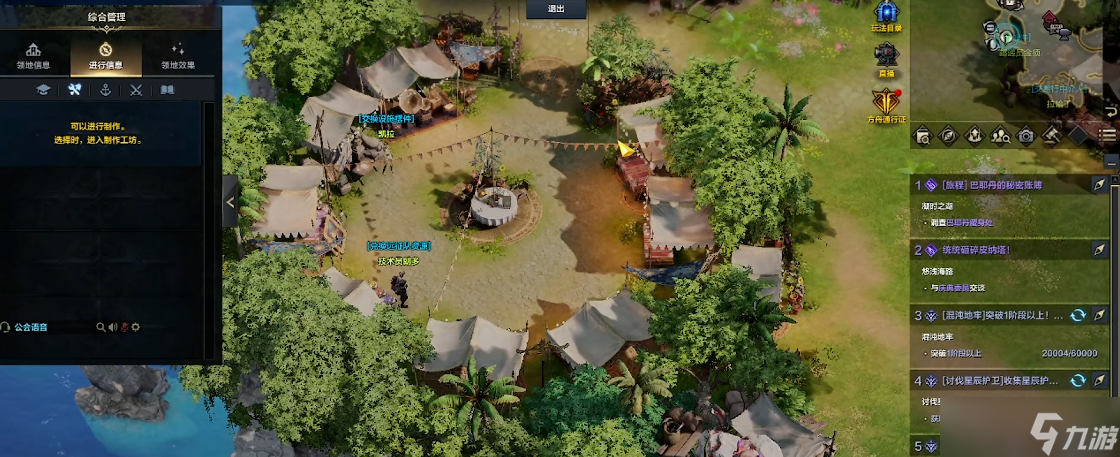Select the 统统砸碎皮纳塔 quest entry
1120x457 pixels.
(x=1000, y=250)
